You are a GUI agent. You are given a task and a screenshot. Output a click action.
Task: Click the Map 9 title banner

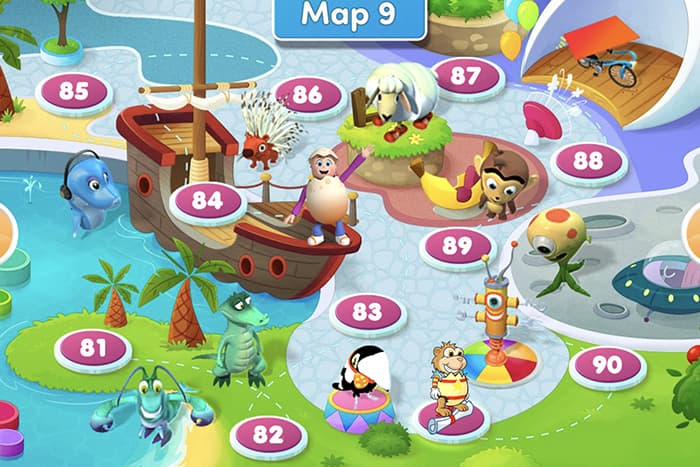tap(349, 17)
